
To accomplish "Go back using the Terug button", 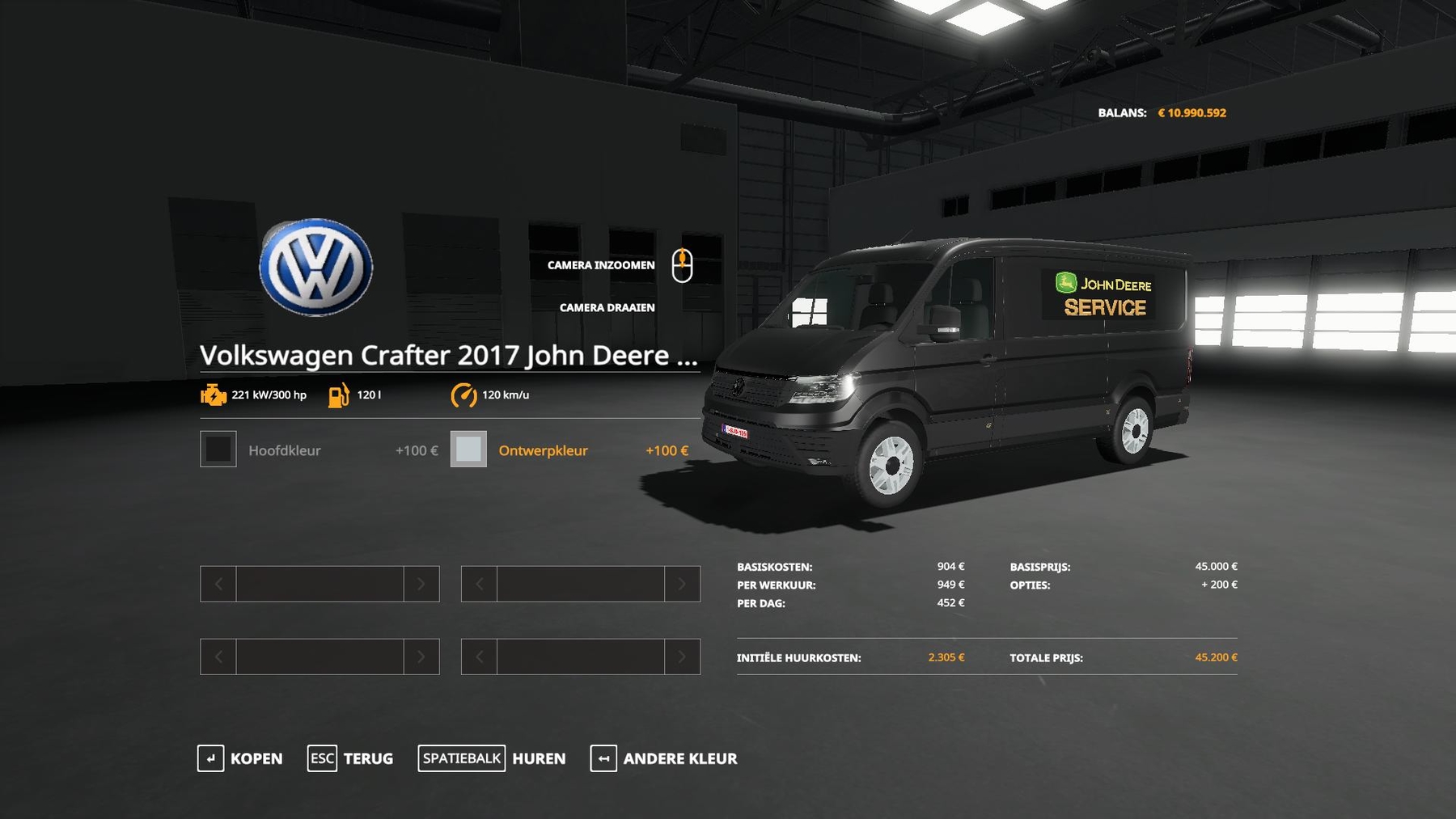I will click(x=351, y=758).
